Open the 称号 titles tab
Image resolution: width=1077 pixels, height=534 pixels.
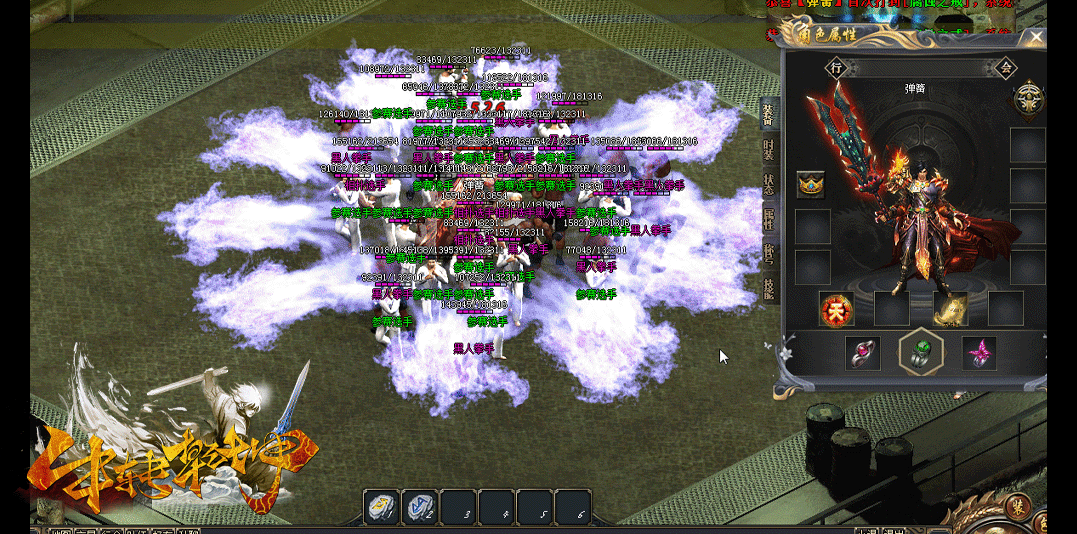pyautogui.click(x=768, y=250)
